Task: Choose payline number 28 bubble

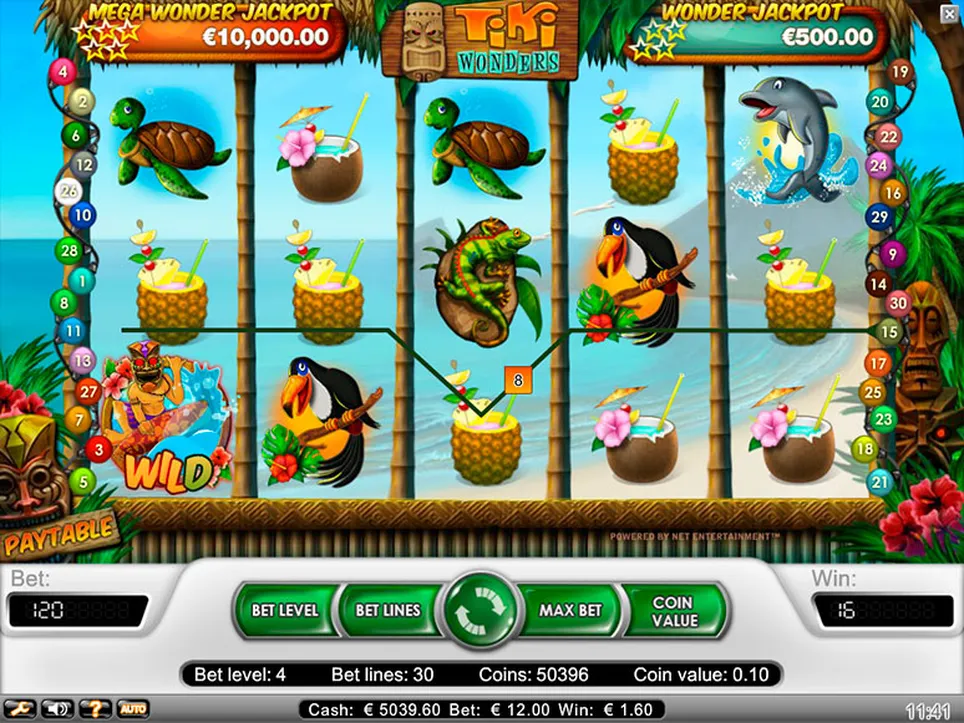Action: tap(69, 250)
